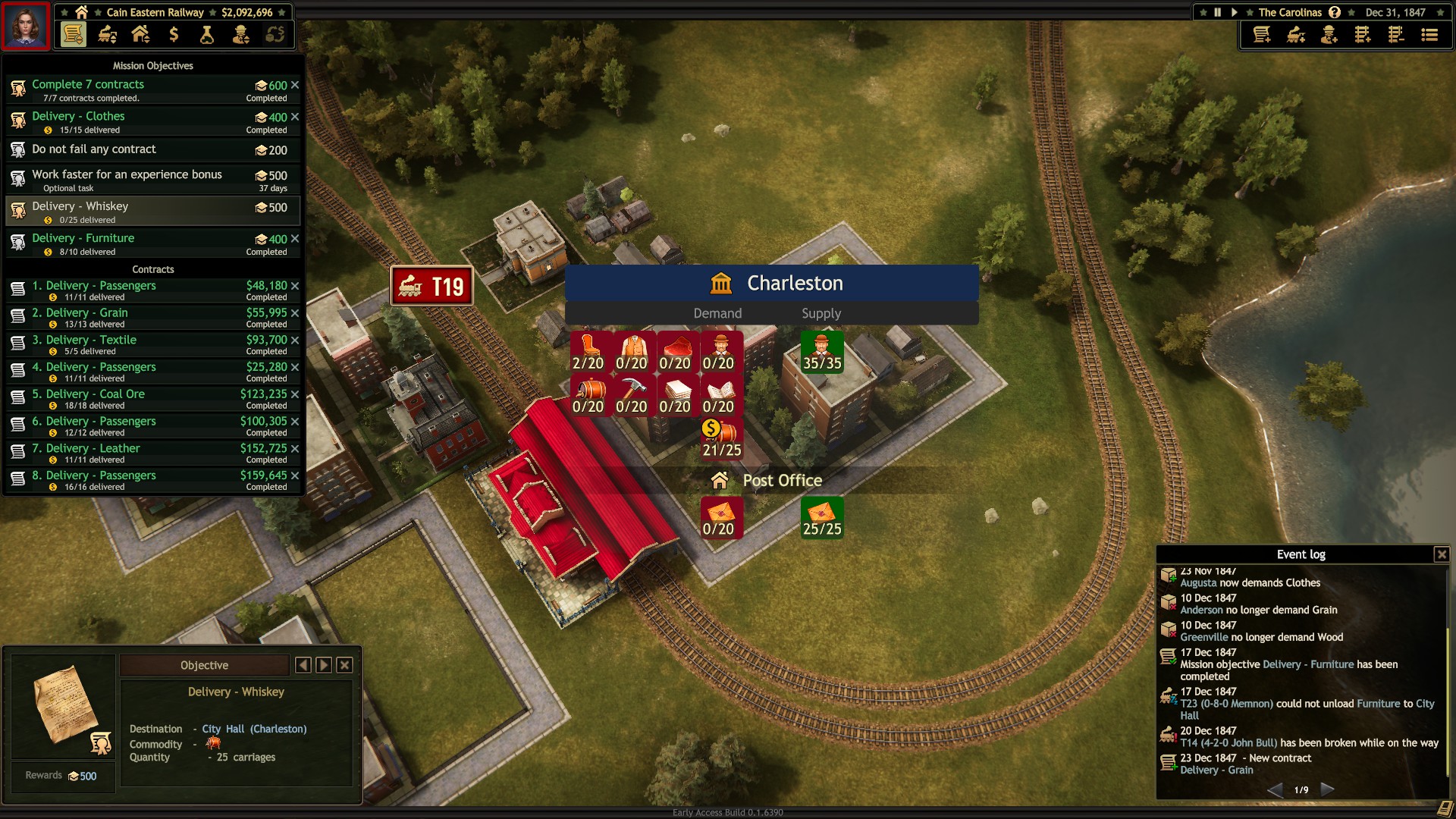Open the main list menu
Screen dimensions: 1456x819
point(1429,35)
